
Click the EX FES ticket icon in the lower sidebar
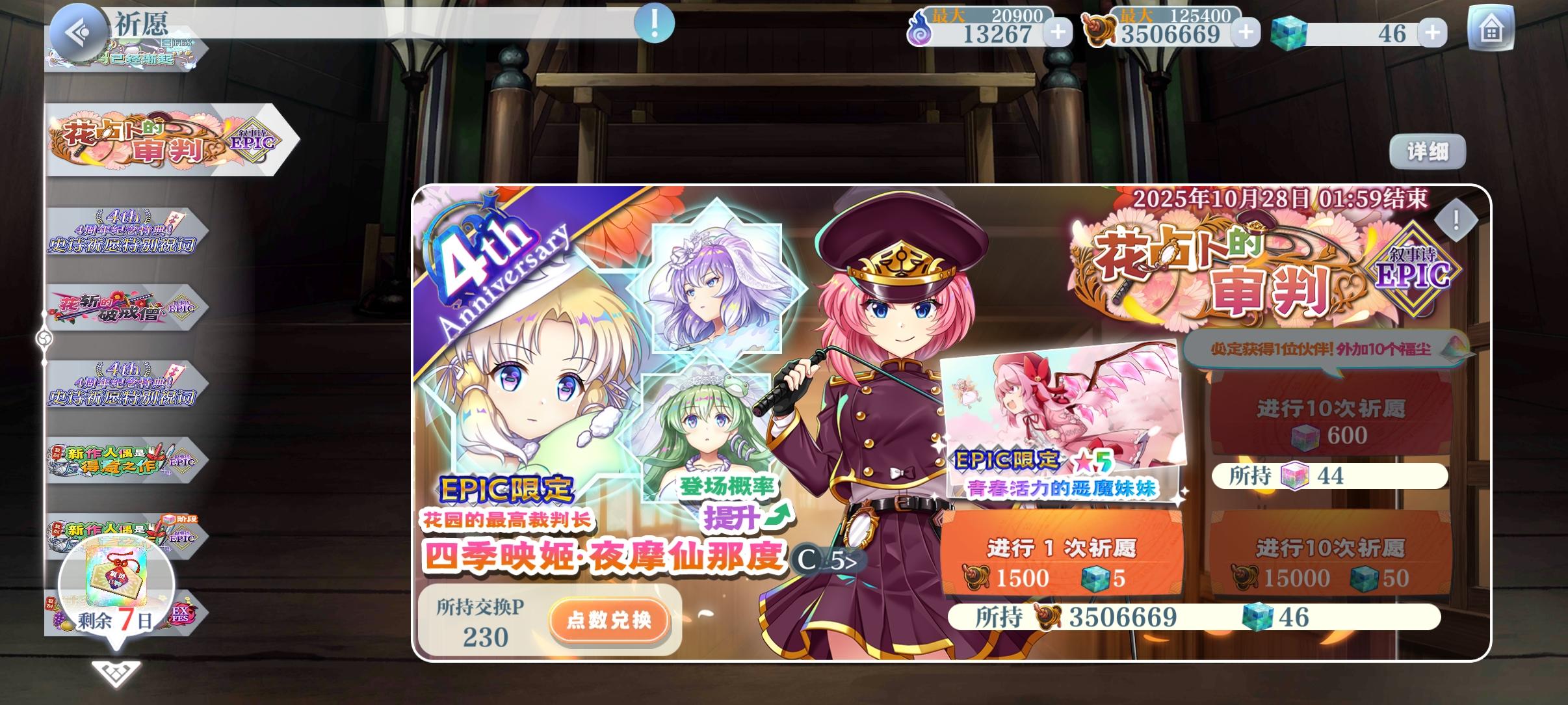click(x=181, y=615)
